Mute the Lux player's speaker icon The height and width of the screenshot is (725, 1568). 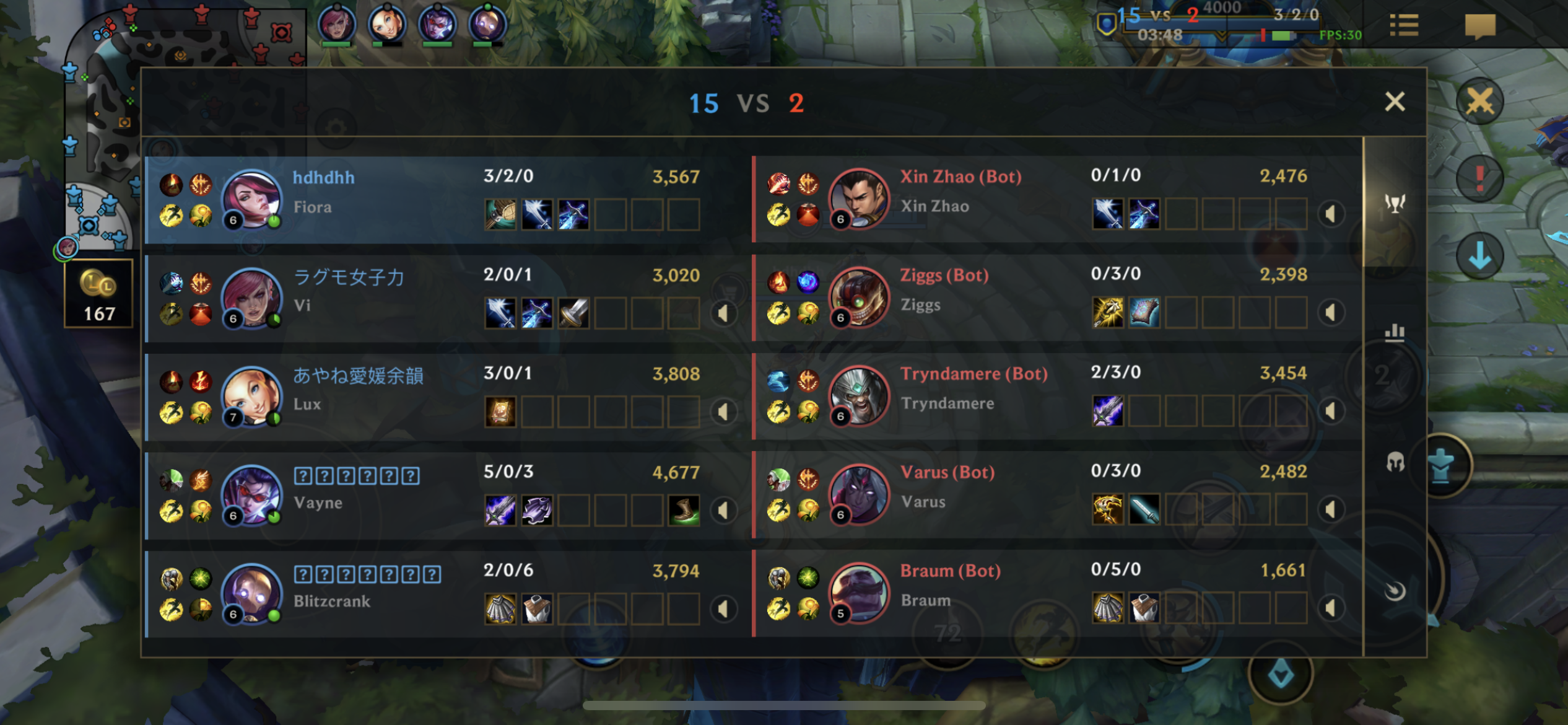[723, 411]
